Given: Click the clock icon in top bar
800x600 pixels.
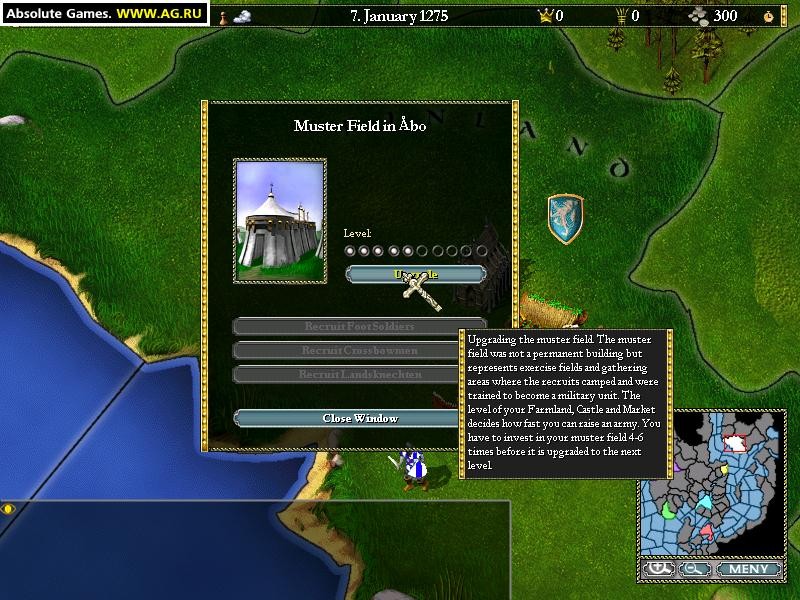Looking at the screenshot, I should 768,16.
